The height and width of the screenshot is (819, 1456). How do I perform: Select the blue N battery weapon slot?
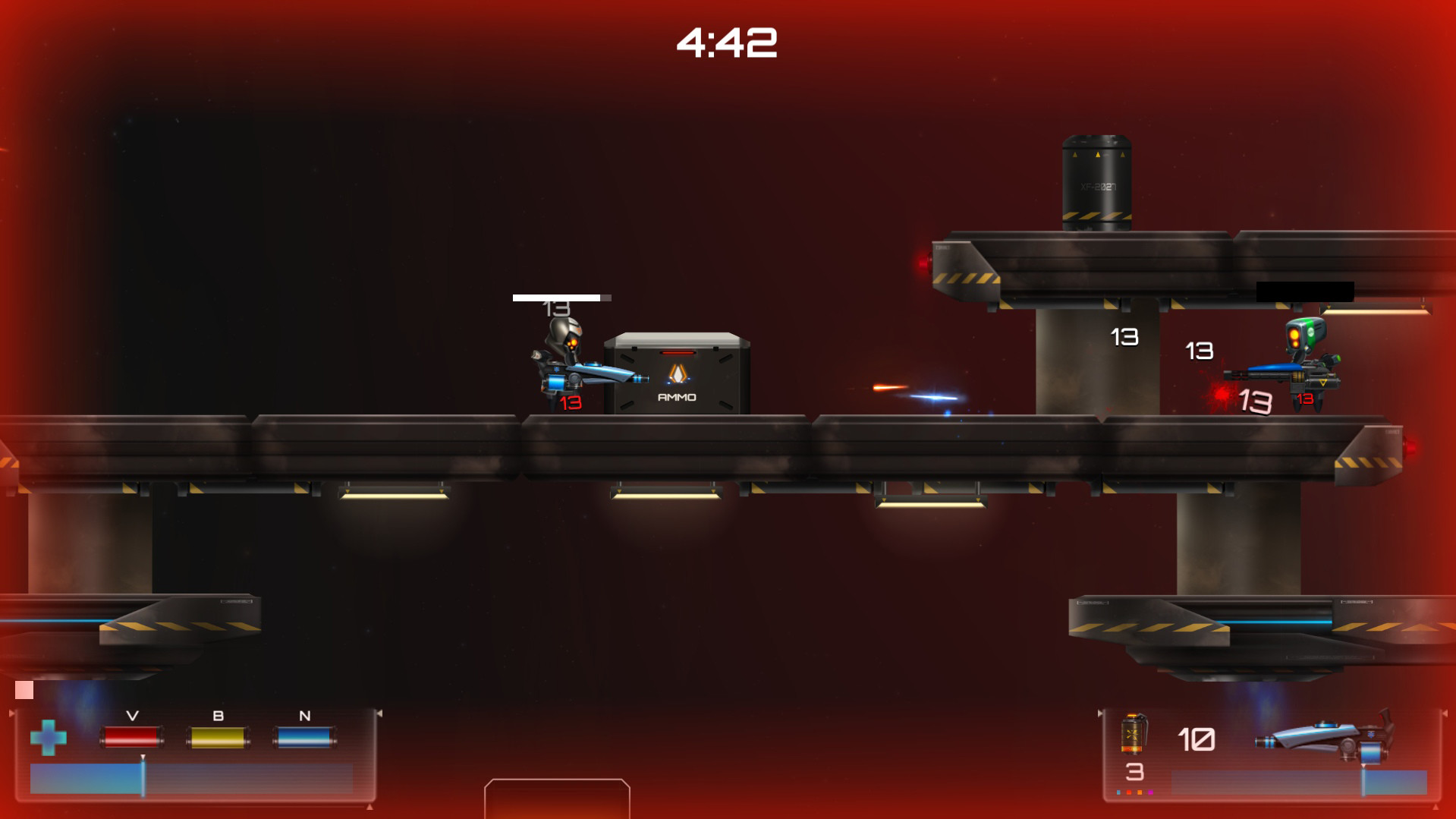click(x=306, y=737)
